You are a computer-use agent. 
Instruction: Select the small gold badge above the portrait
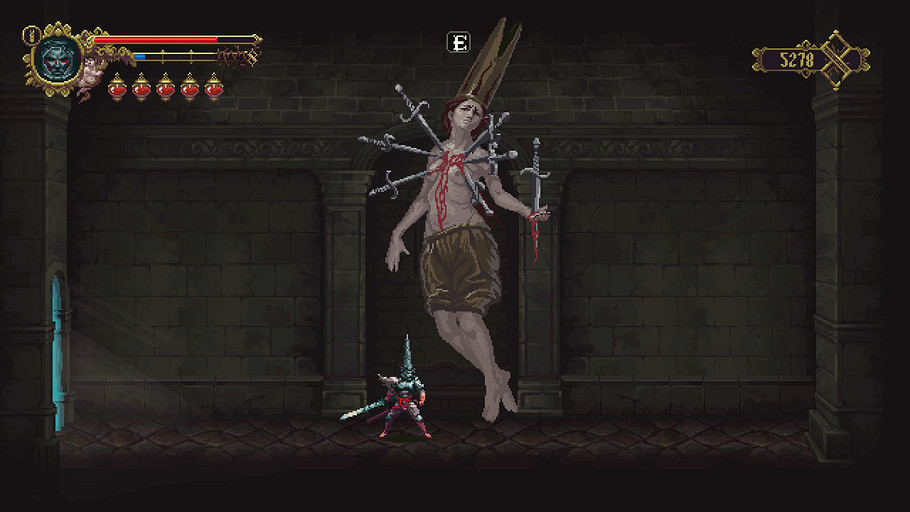pyautogui.click(x=31, y=34)
